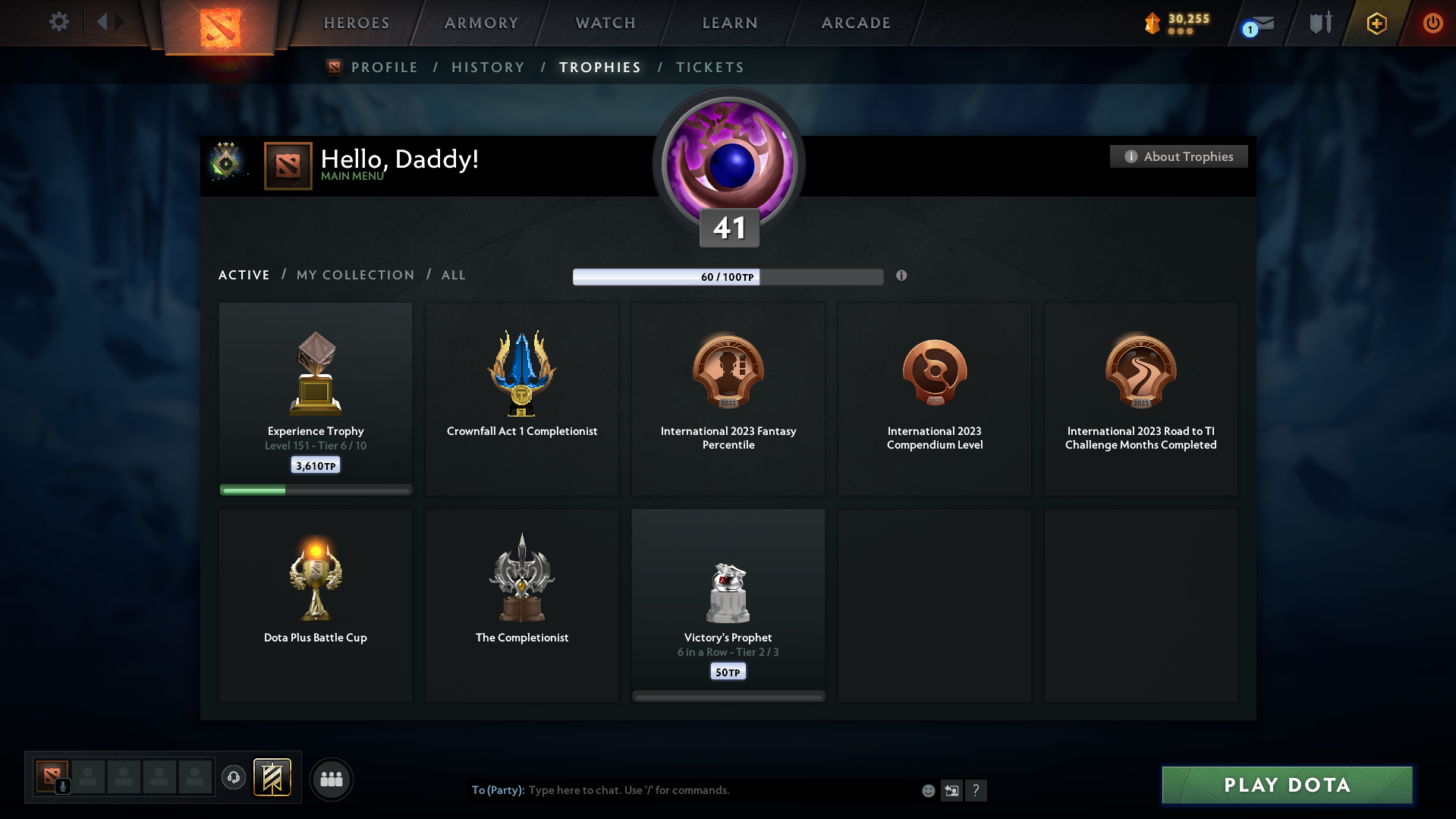Image resolution: width=1456 pixels, height=819 pixels.
Task: Open voice settings via the headset icon
Action: click(x=234, y=778)
